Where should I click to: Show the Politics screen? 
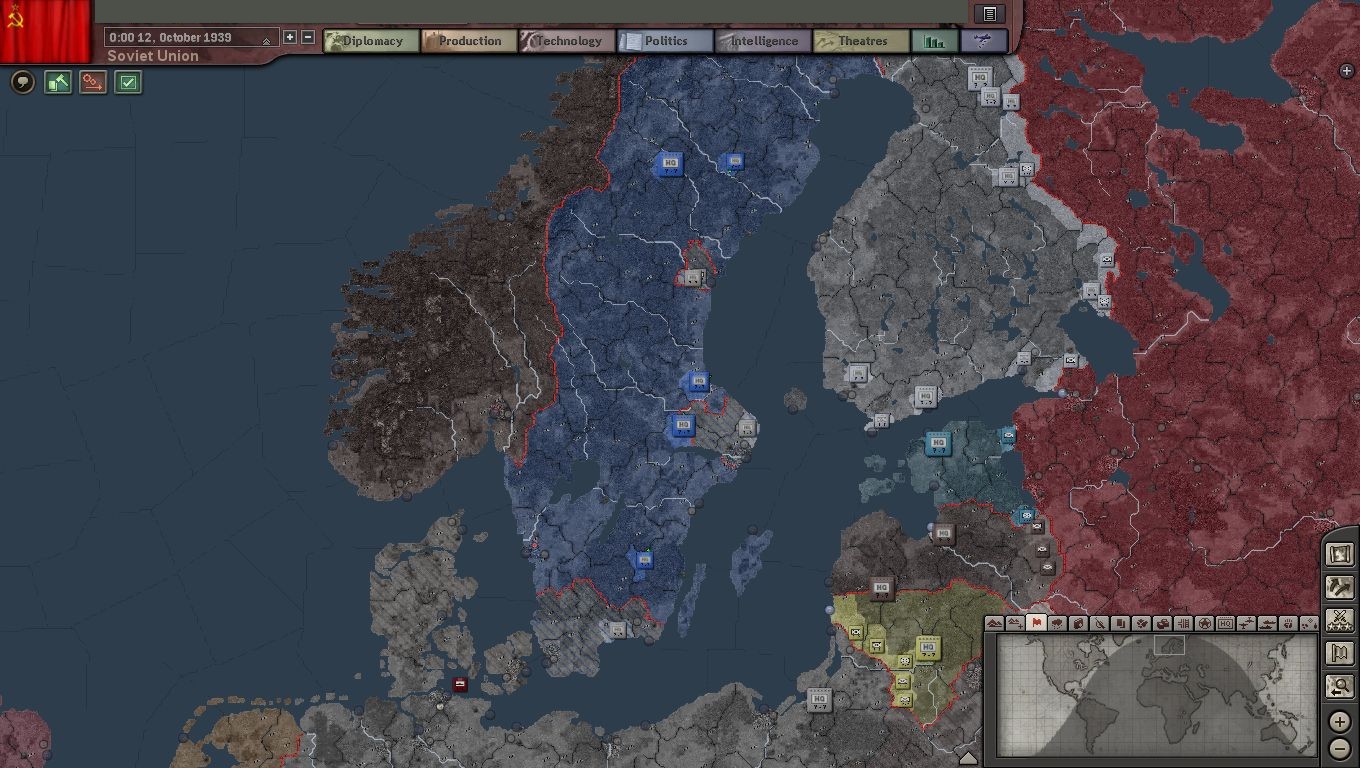(665, 41)
